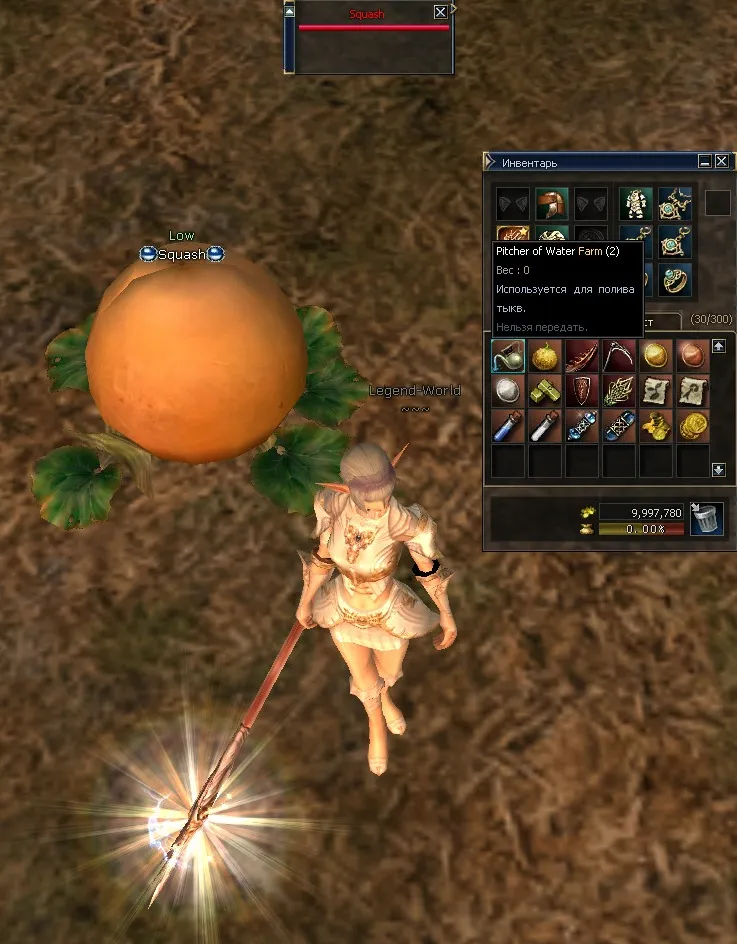Viewport: 737px width, 944px height.
Task: Select the yellow squash seed item
Action: pyautogui.click(x=545, y=356)
